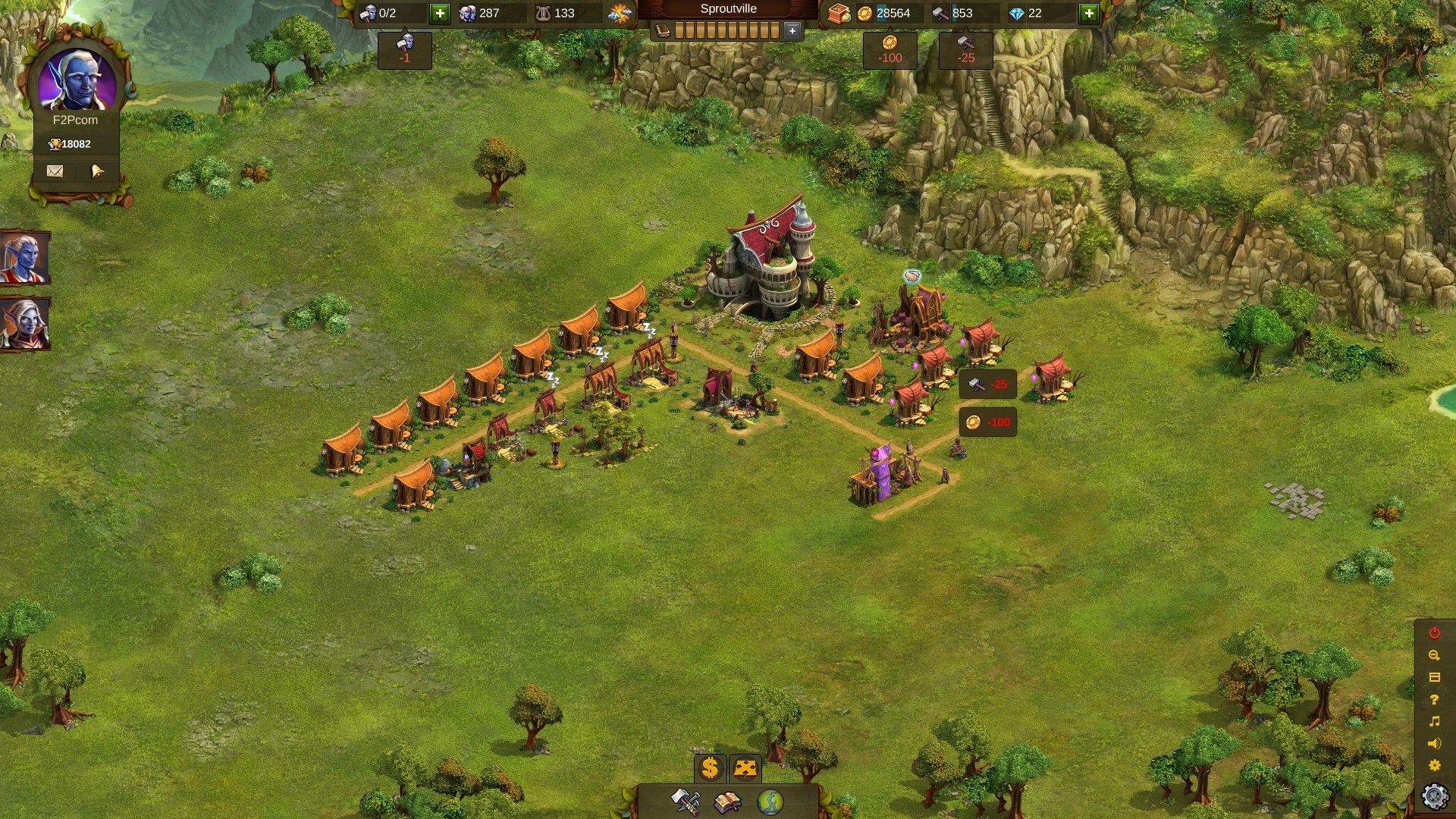The image size is (1456, 819).
Task: Add knowledge points with the grey plus
Action: click(792, 30)
